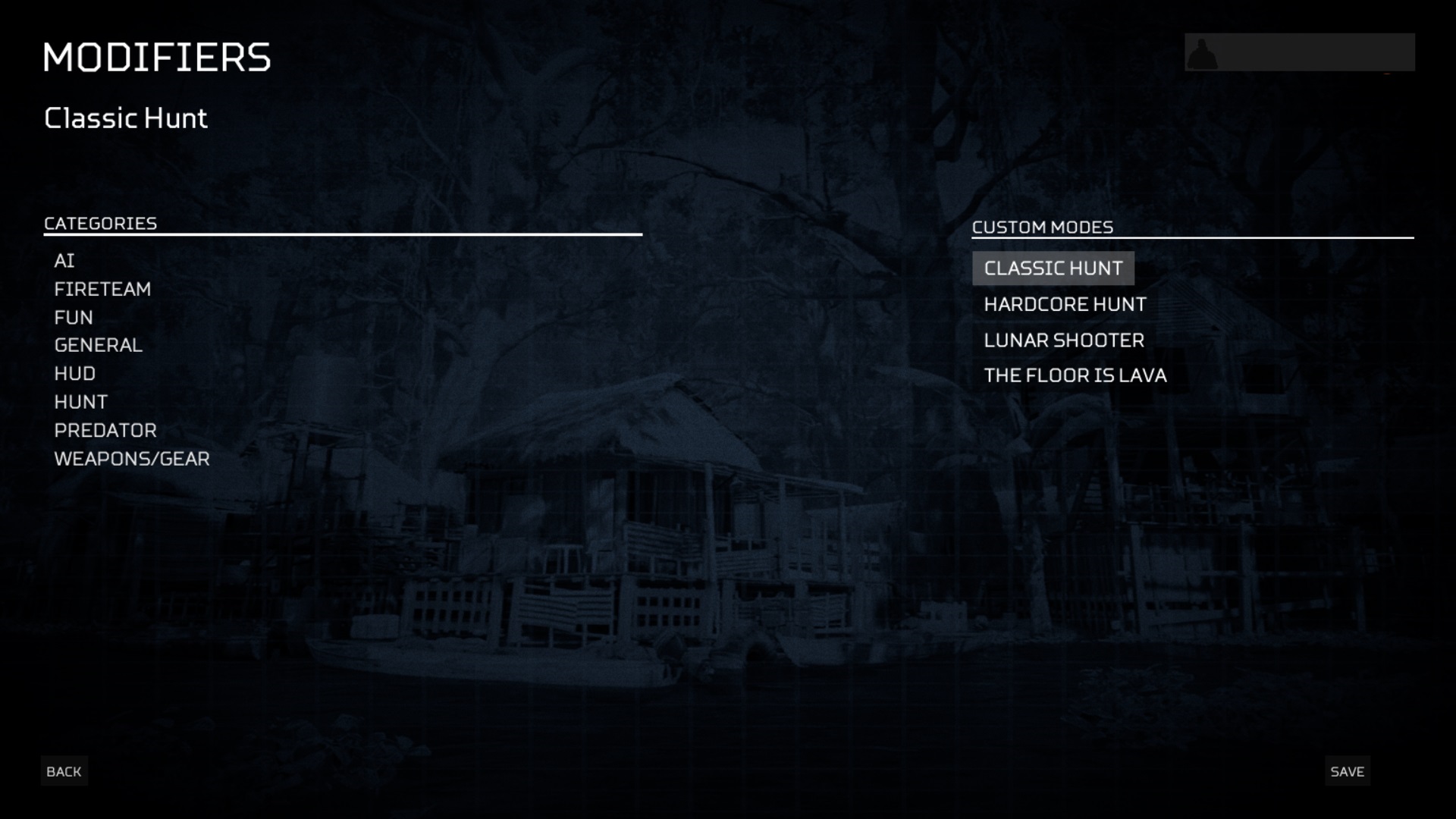Pick the Lunar Shooter custom mode
The width and height of the screenshot is (1456, 819).
(x=1064, y=340)
